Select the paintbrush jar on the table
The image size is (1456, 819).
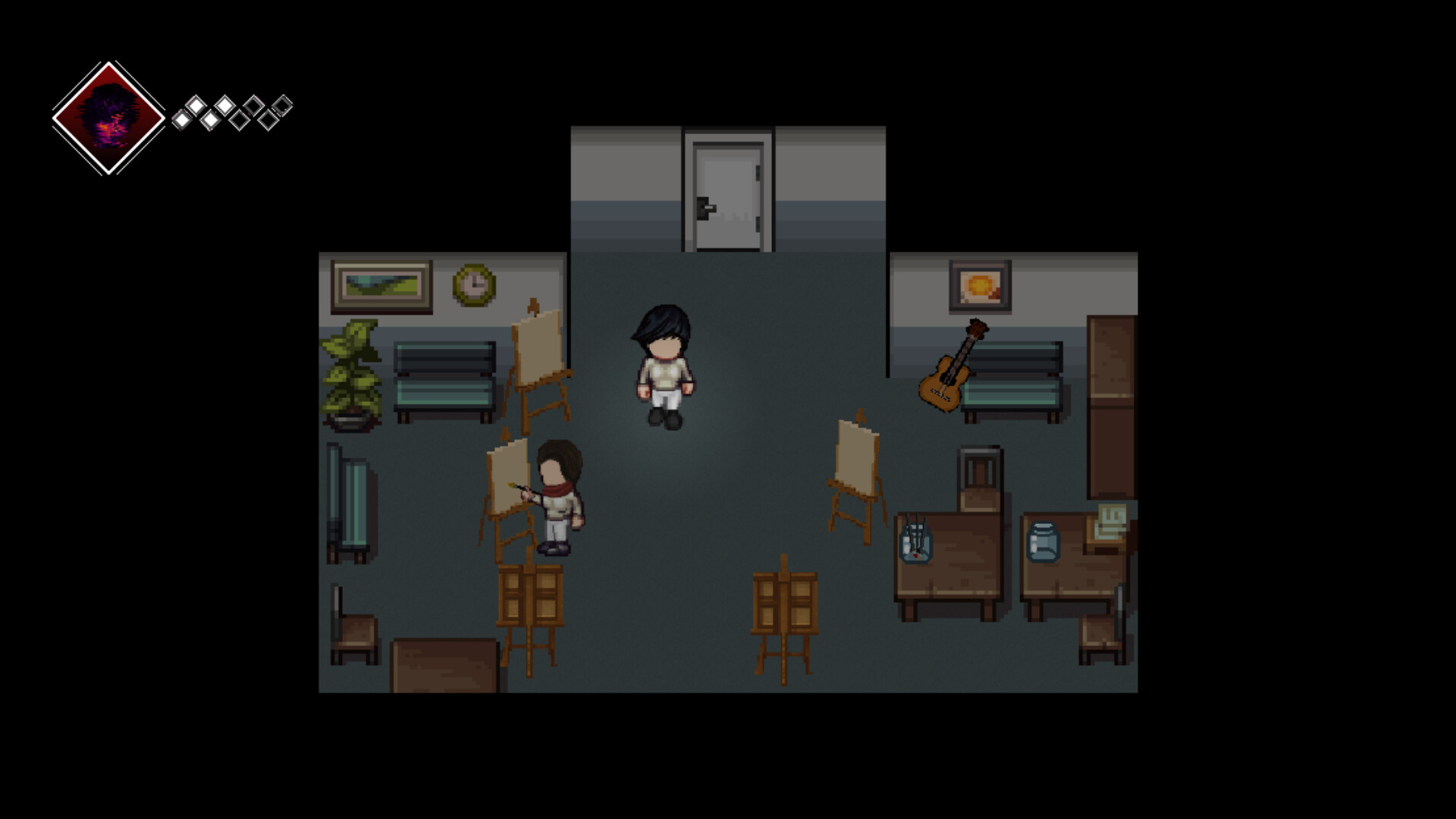pos(915,542)
